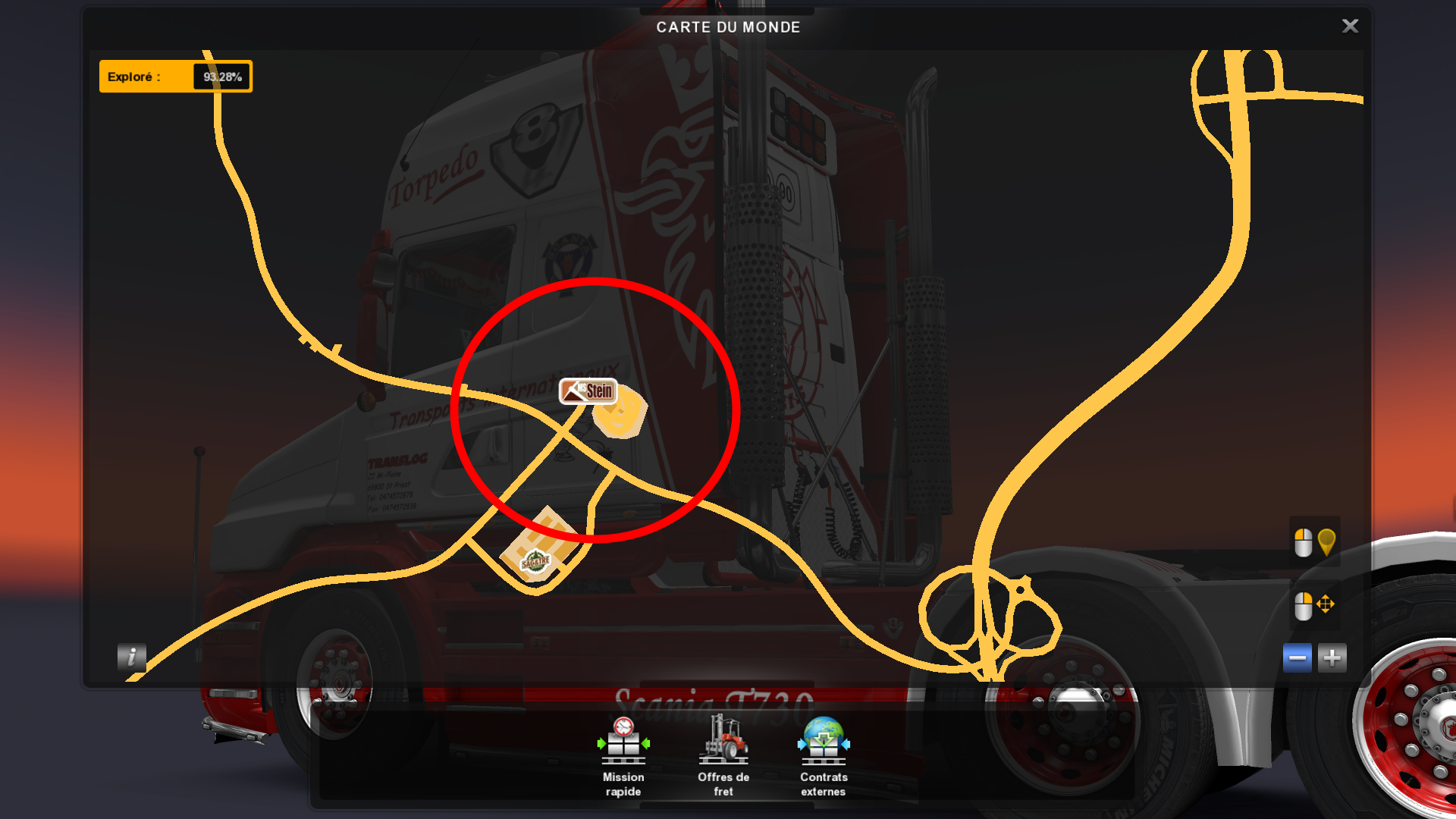Zoom out the map with minus button
The height and width of the screenshot is (819, 1456).
click(1297, 657)
